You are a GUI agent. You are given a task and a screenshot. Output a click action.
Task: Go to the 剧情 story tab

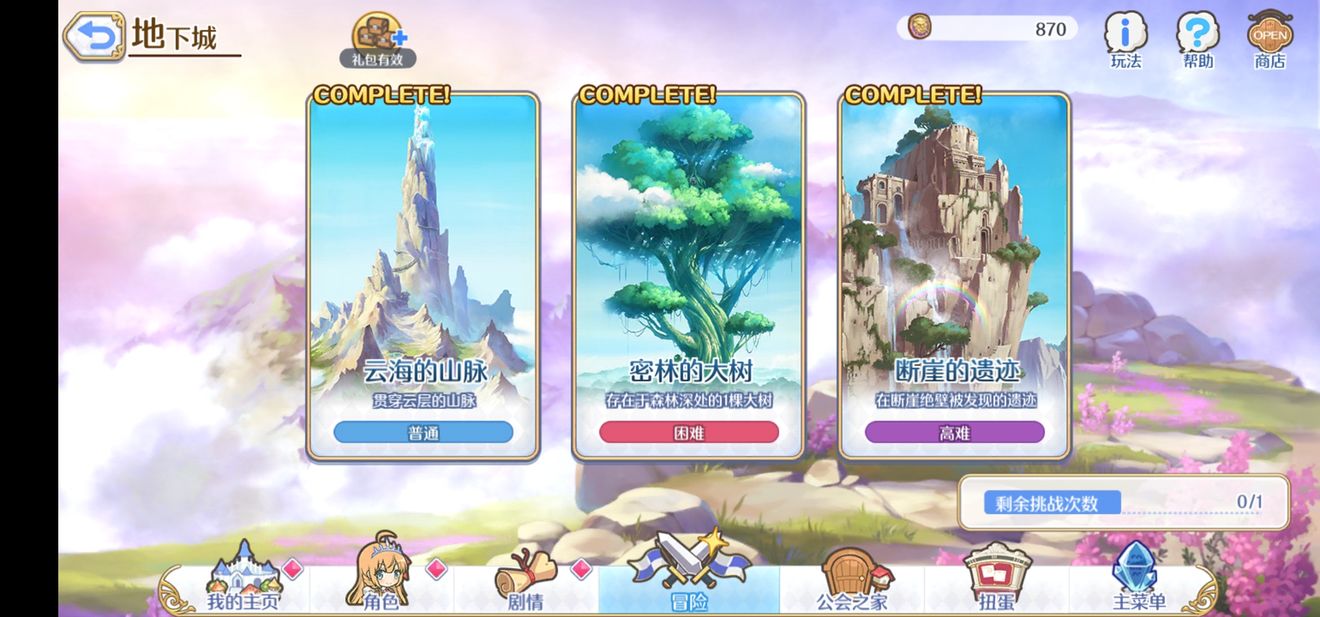(x=524, y=580)
